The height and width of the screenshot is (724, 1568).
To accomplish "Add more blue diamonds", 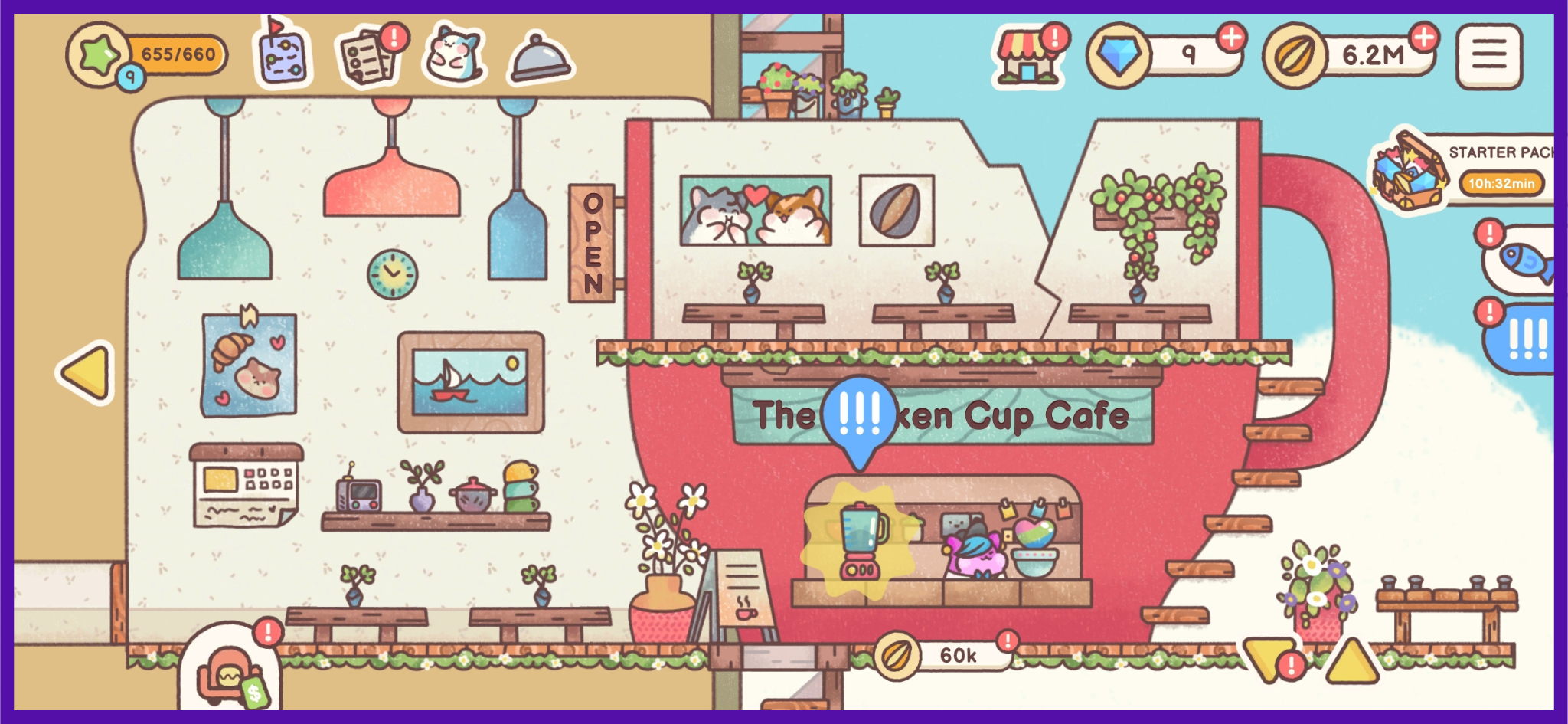I will 1231,37.
